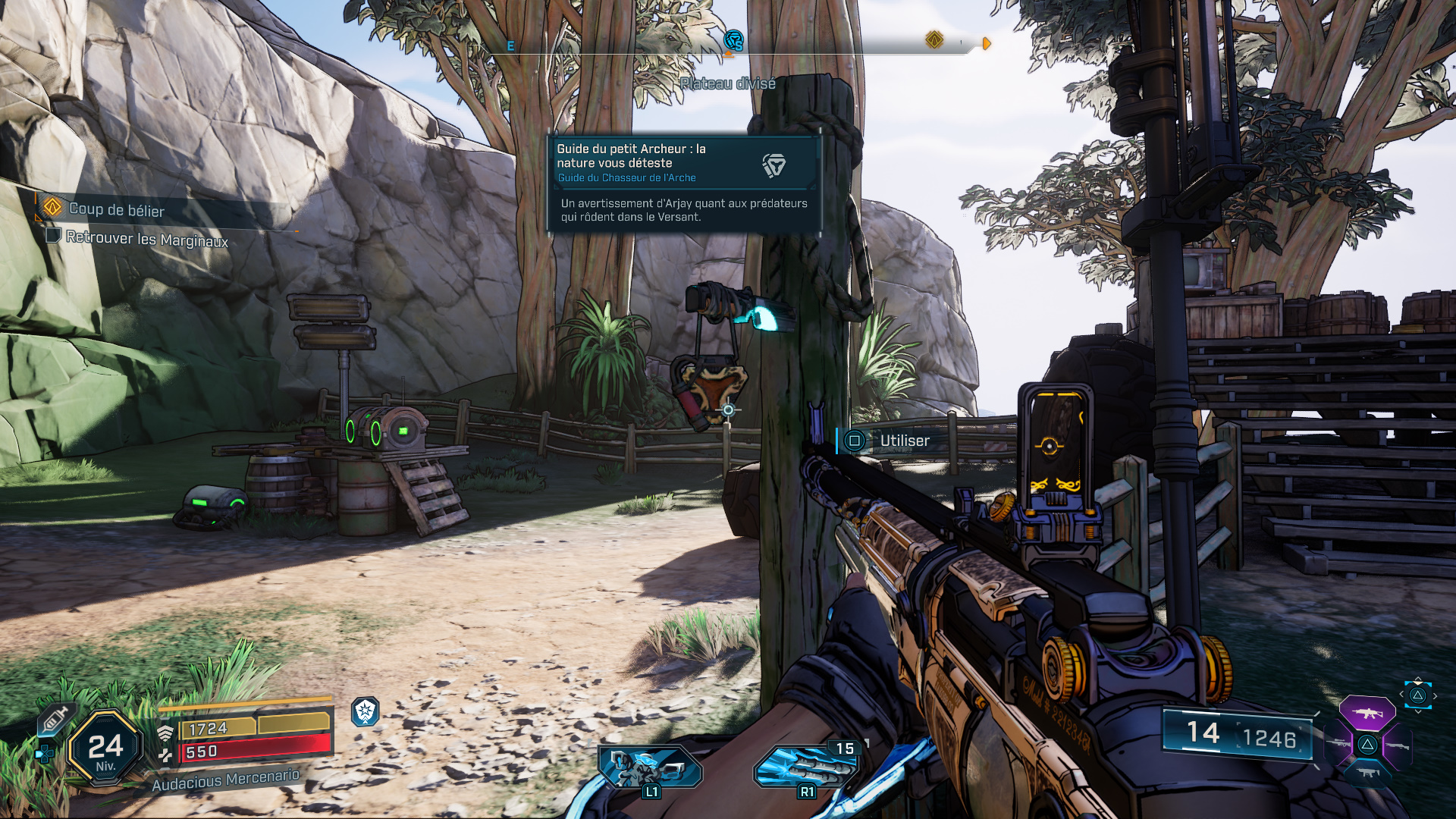Use the blue claw slash ability icon
The image size is (1456, 819).
pos(806,768)
